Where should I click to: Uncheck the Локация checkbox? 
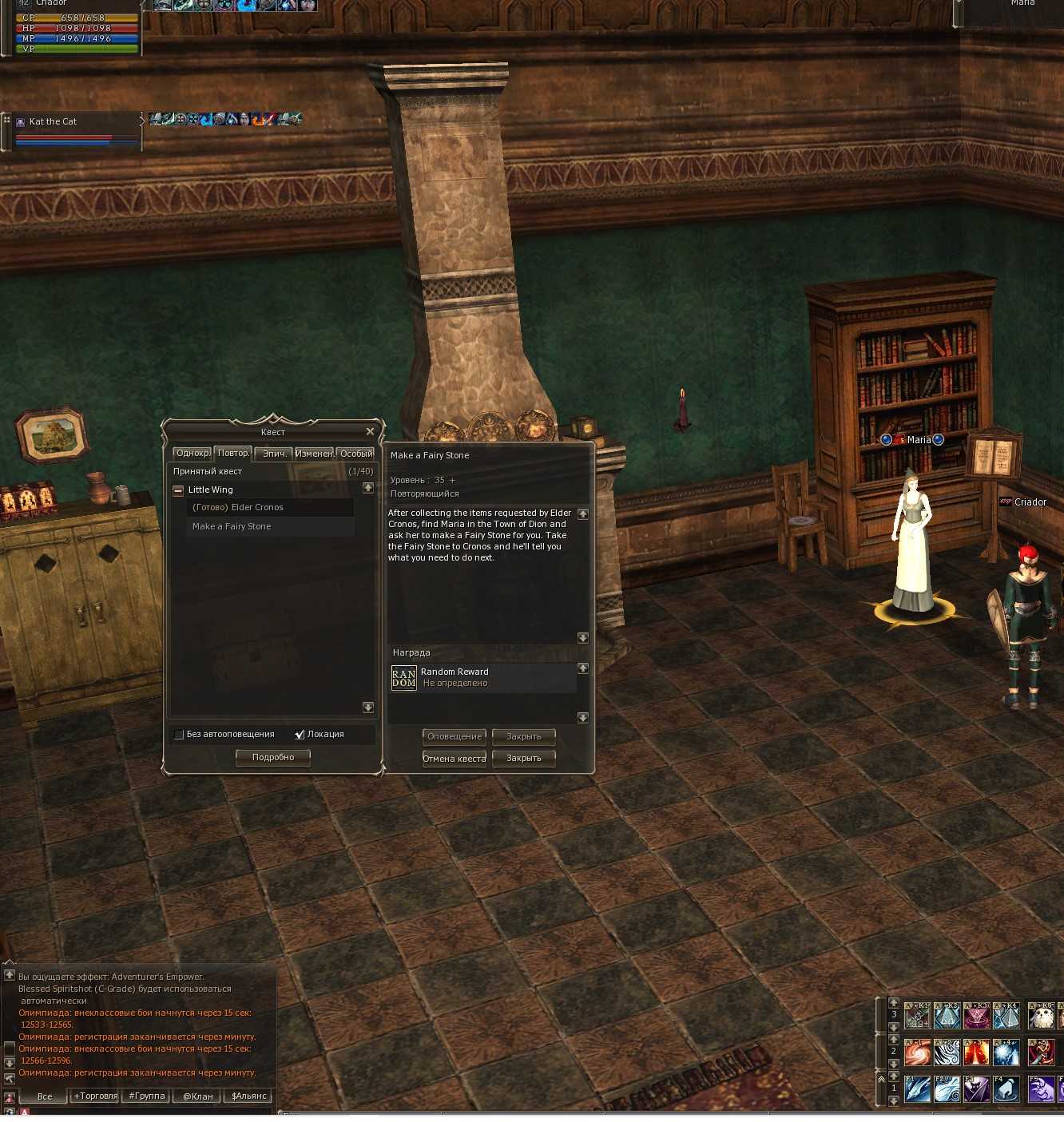pyautogui.click(x=300, y=735)
